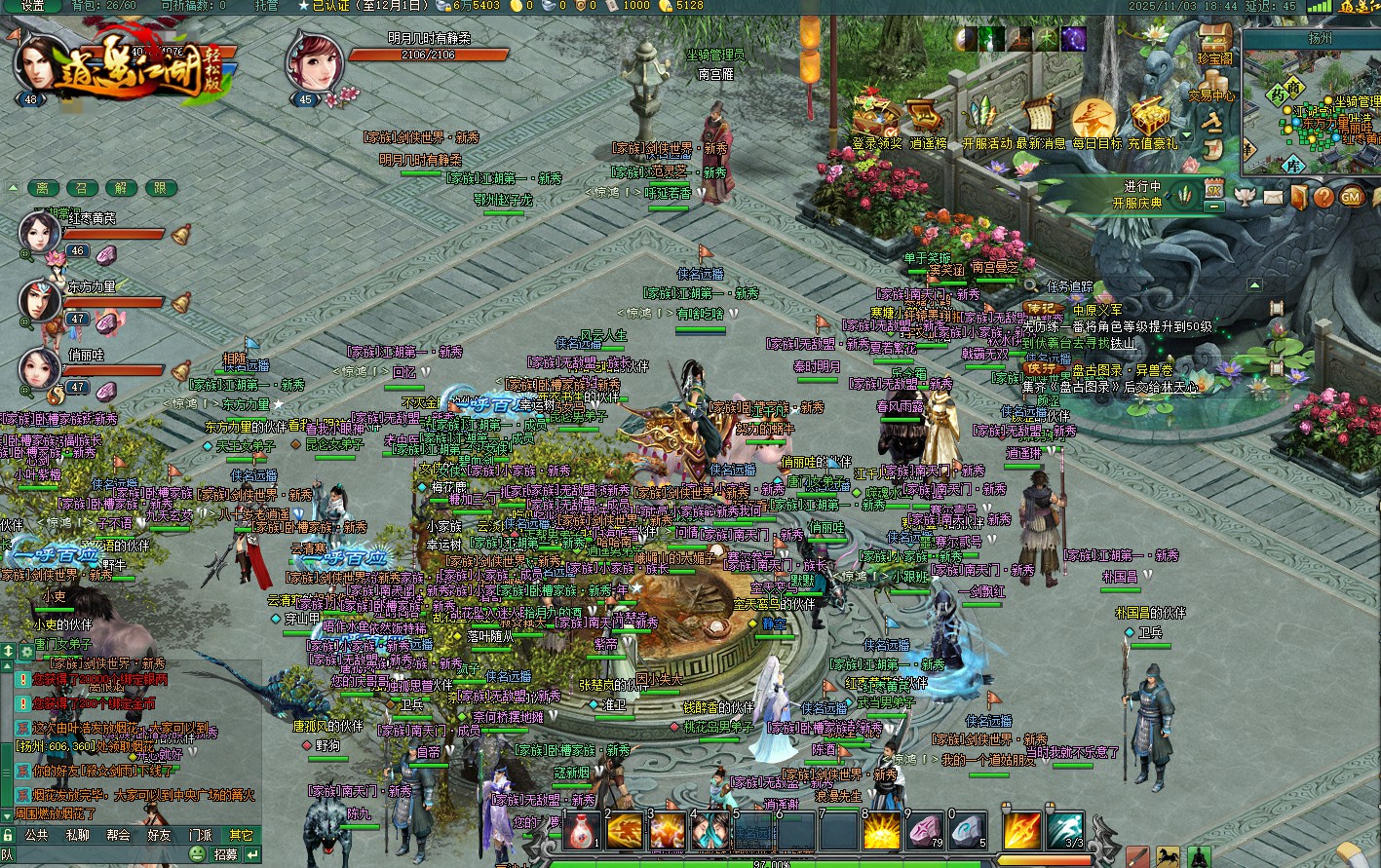1381x868 pixels.
Task: Use the red potion in hotbar slot 1
Action: 582,831
